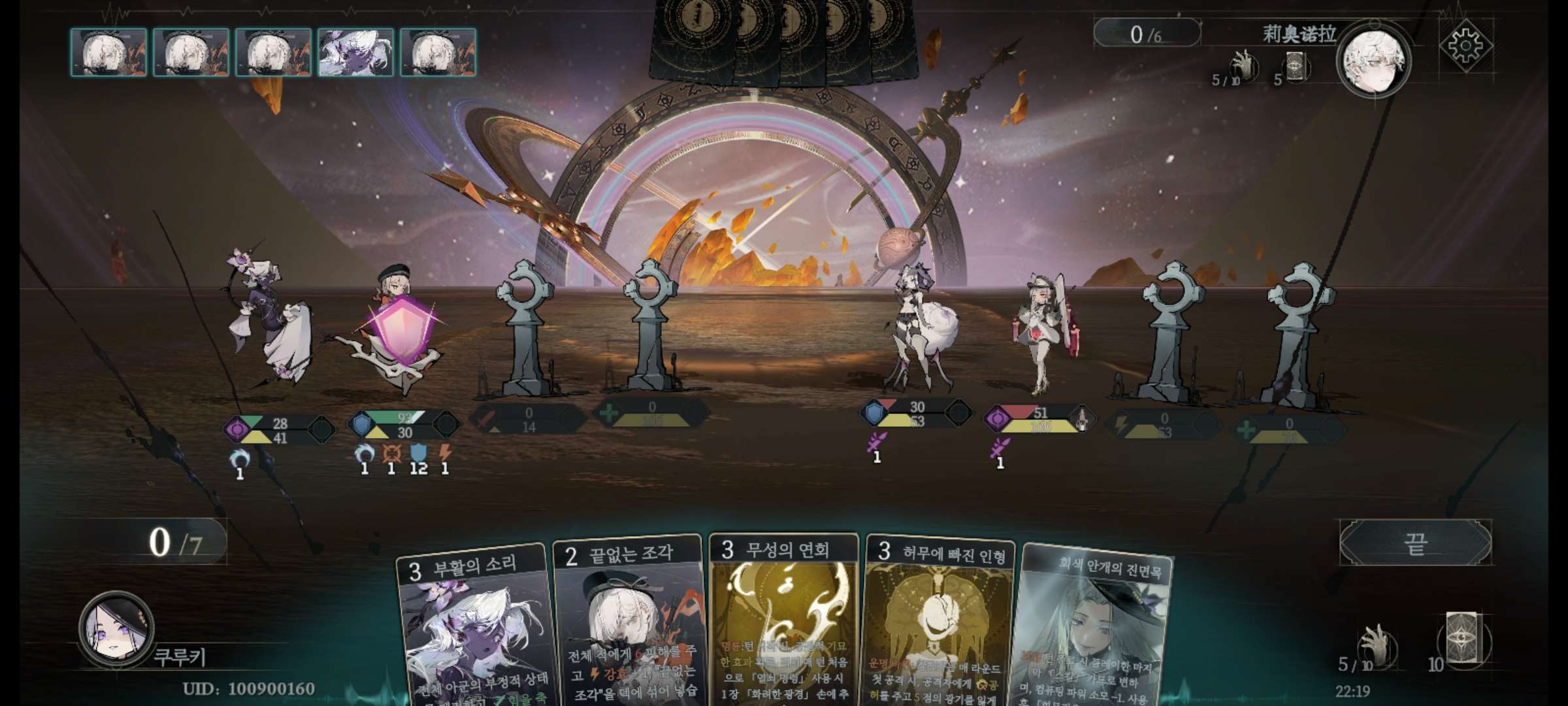Open the gear settings menu
Image resolution: width=1568 pixels, height=706 pixels.
click(1465, 45)
